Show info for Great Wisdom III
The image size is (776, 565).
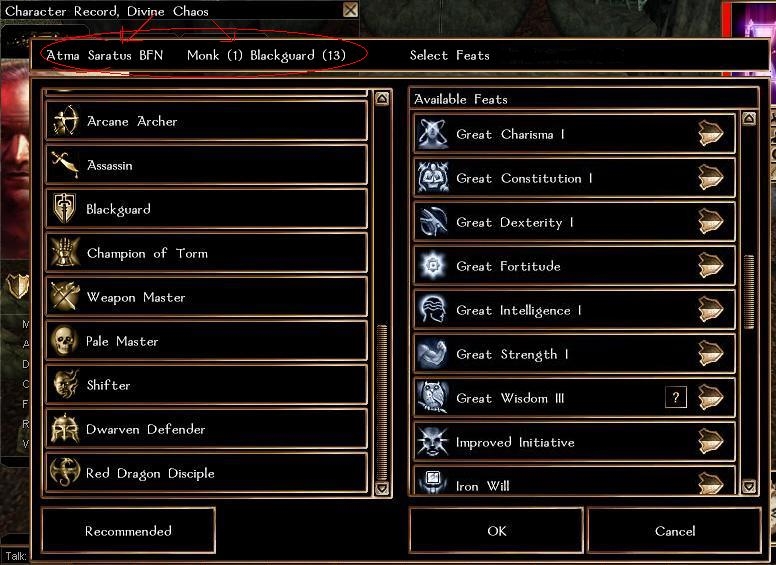click(x=676, y=399)
